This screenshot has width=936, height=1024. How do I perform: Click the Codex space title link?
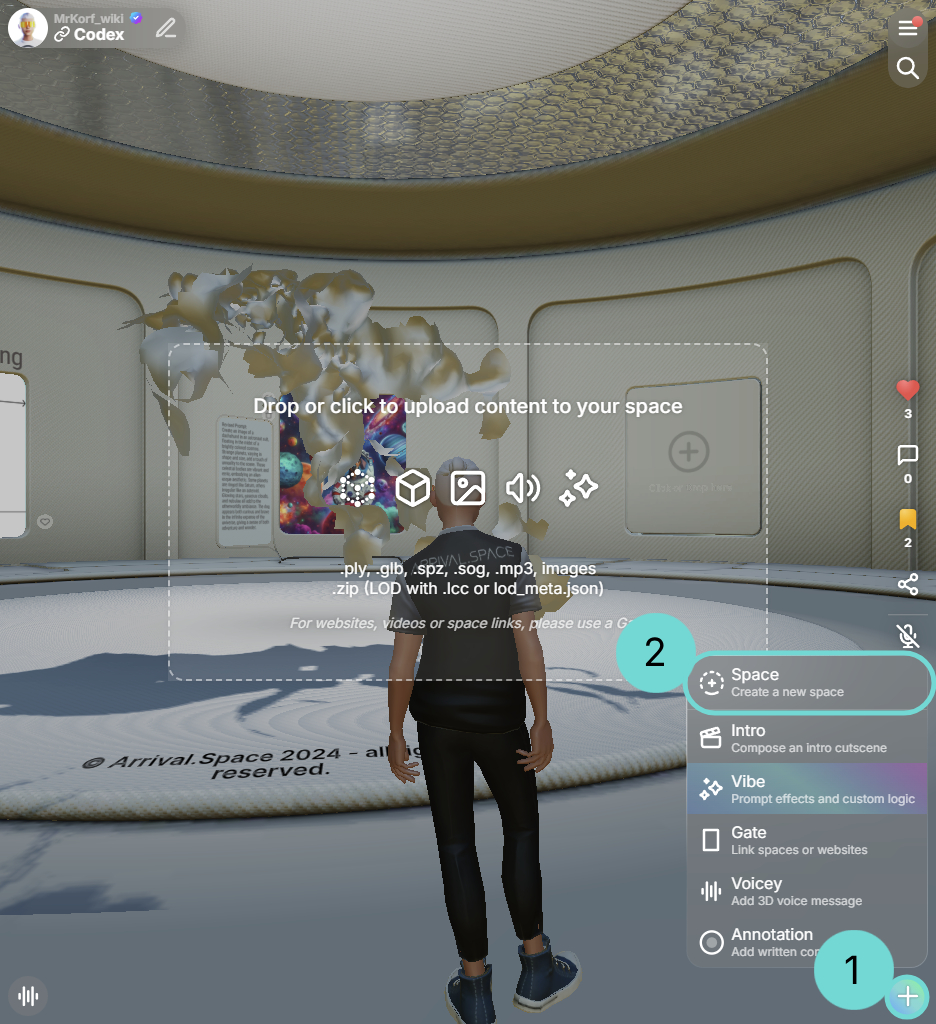[x=99, y=35]
